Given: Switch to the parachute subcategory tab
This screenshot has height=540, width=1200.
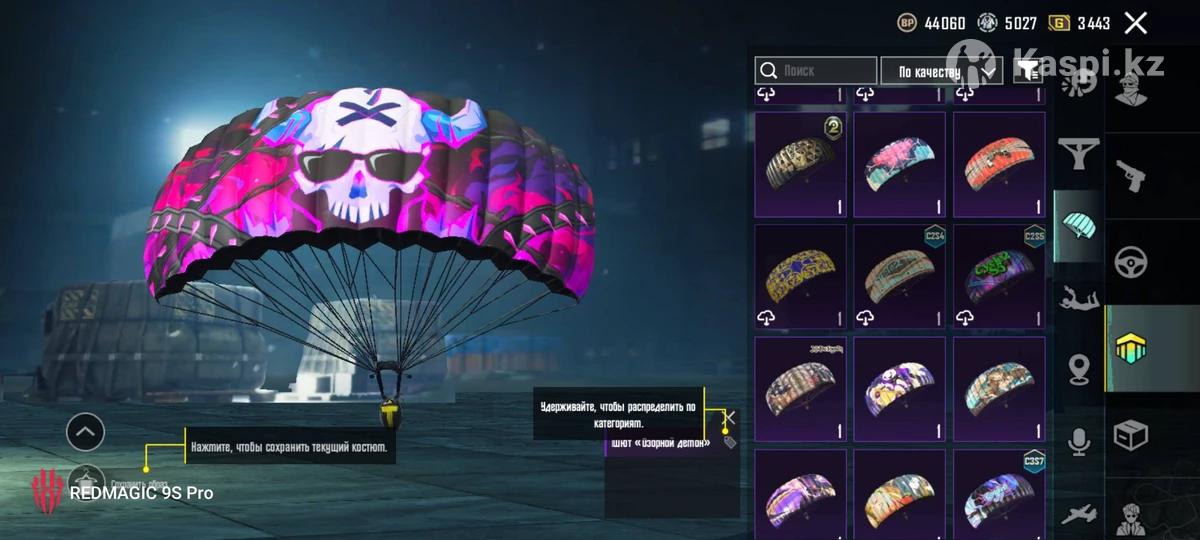Looking at the screenshot, I should point(1078,225).
